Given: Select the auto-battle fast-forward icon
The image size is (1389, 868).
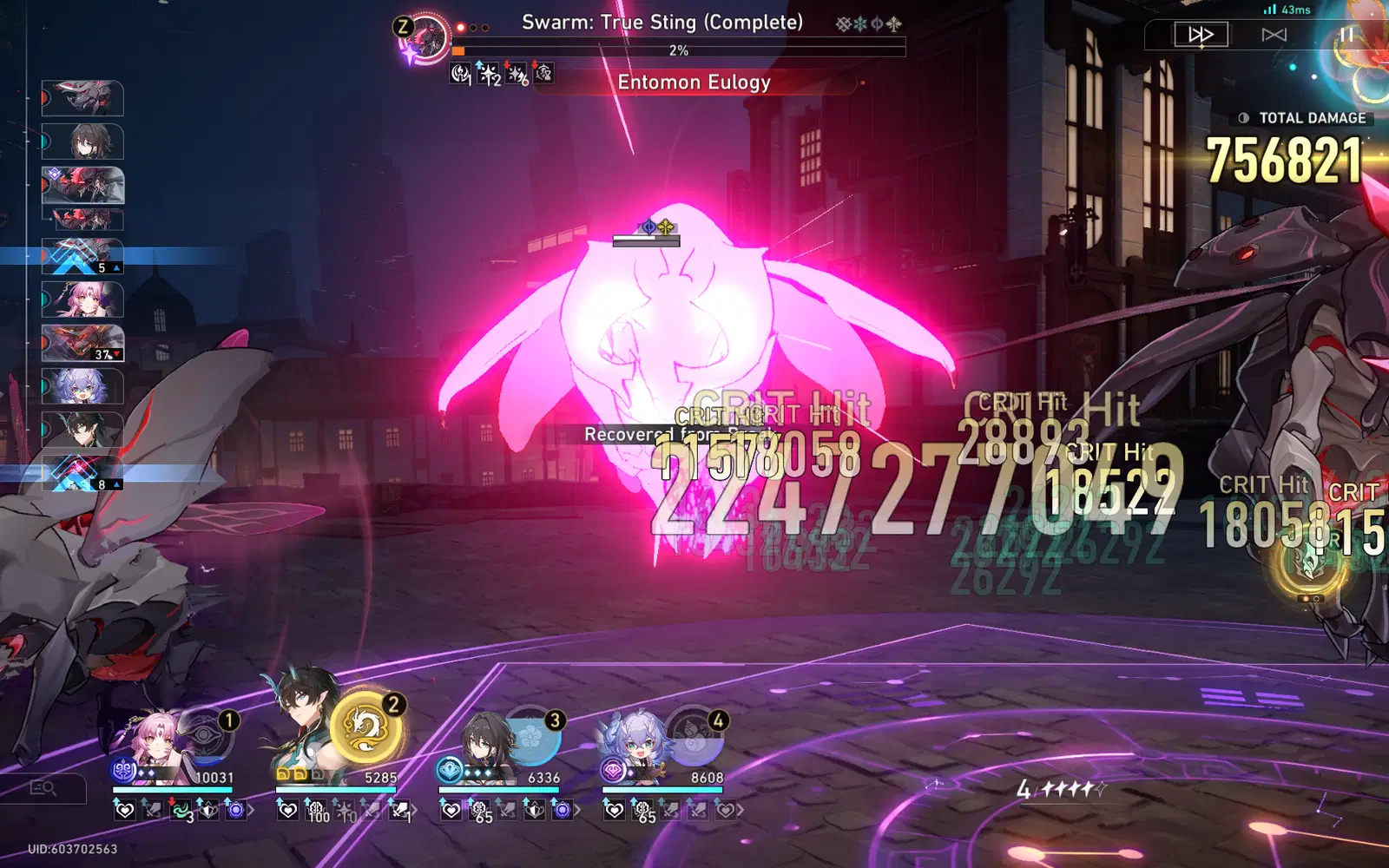Looking at the screenshot, I should 1200,34.
